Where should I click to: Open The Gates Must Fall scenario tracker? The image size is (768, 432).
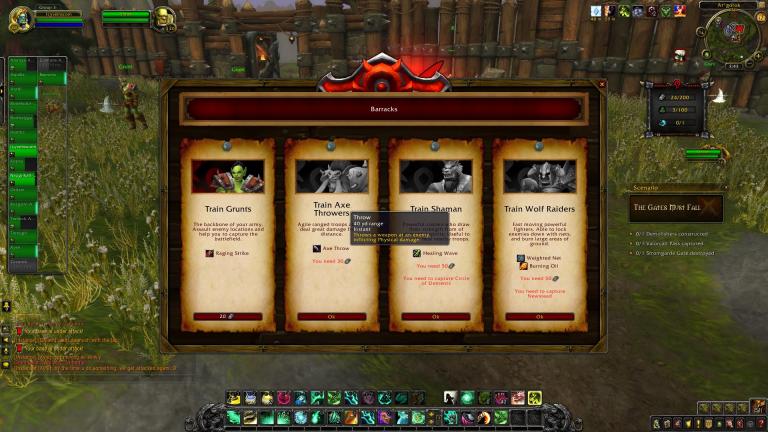[x=675, y=208]
